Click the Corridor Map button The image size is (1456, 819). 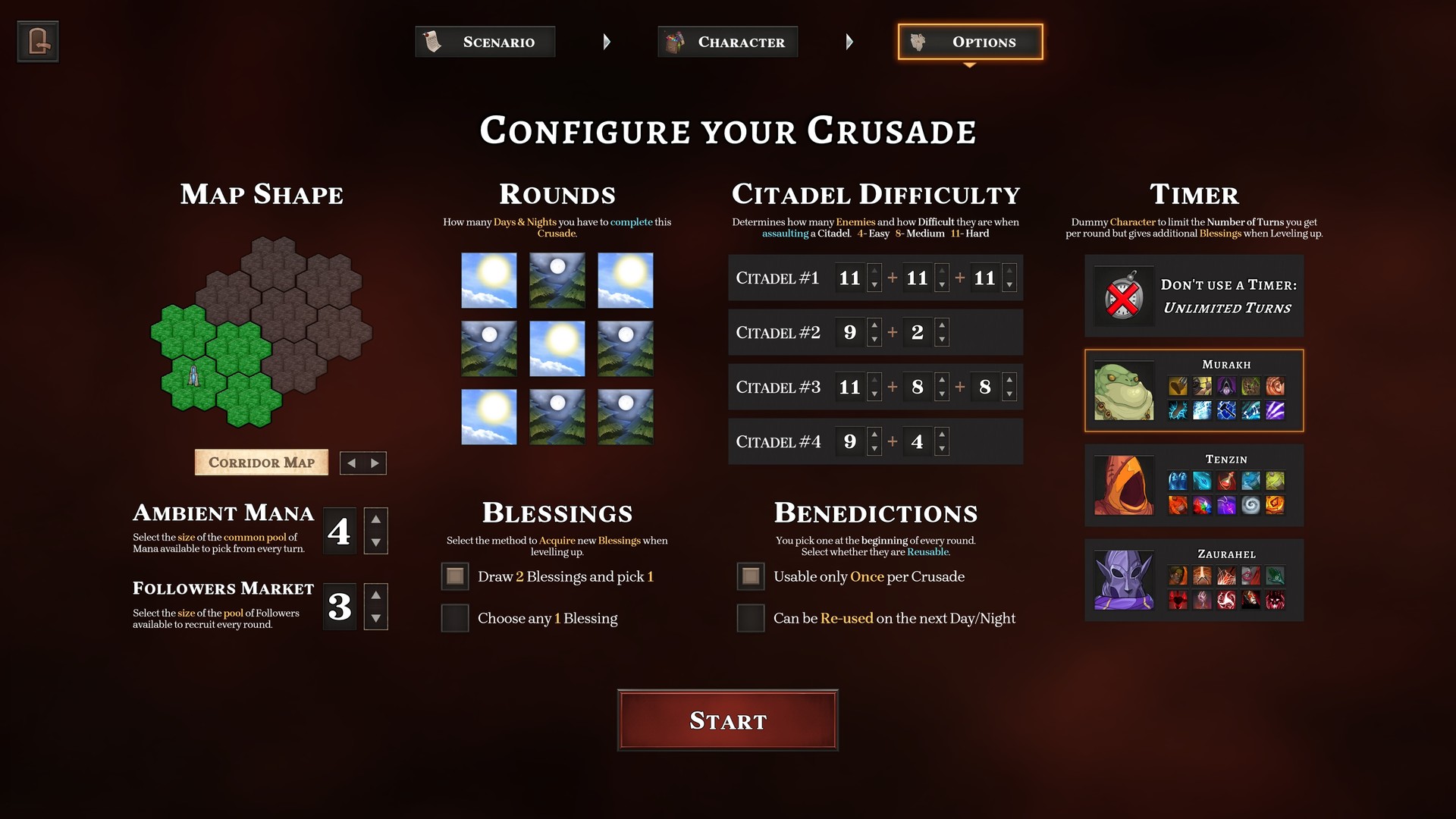pos(261,462)
